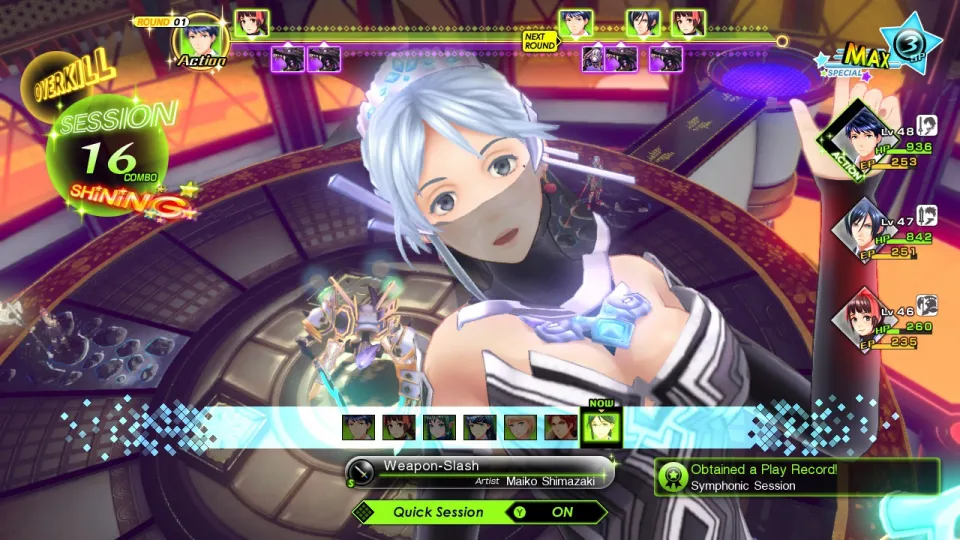
Task: Open the Obtained a Play Record notification
Action: click(797, 477)
